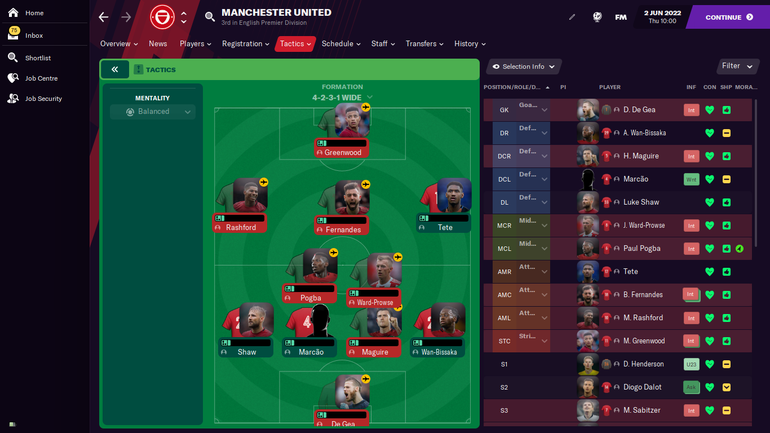Open the Job Centre
This screenshot has height=433, width=770.
coord(40,78)
